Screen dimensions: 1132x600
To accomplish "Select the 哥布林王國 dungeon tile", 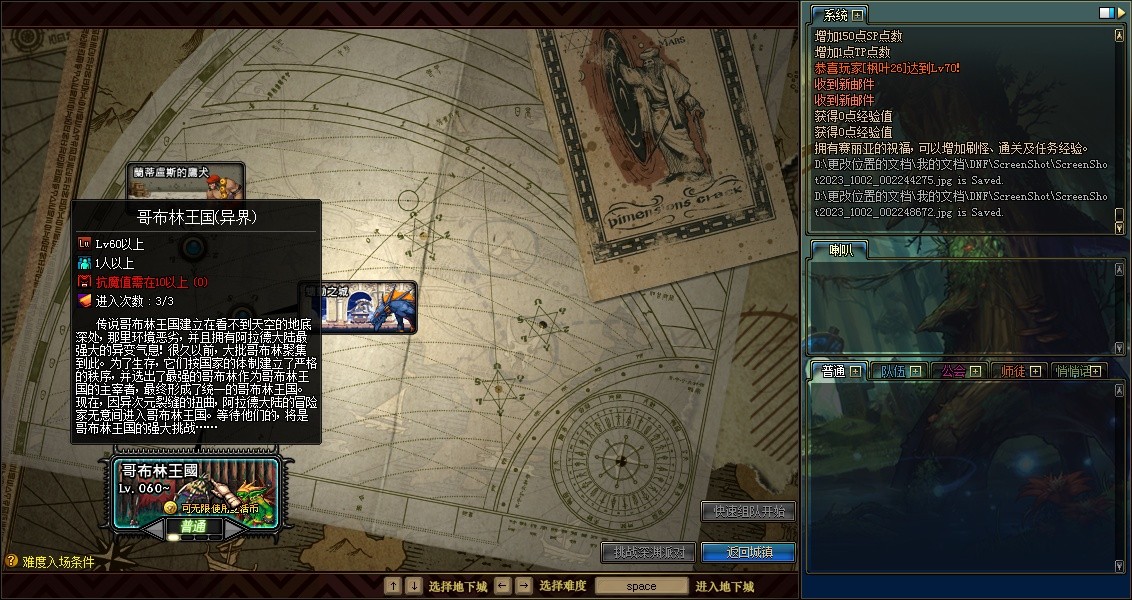I will [196, 490].
